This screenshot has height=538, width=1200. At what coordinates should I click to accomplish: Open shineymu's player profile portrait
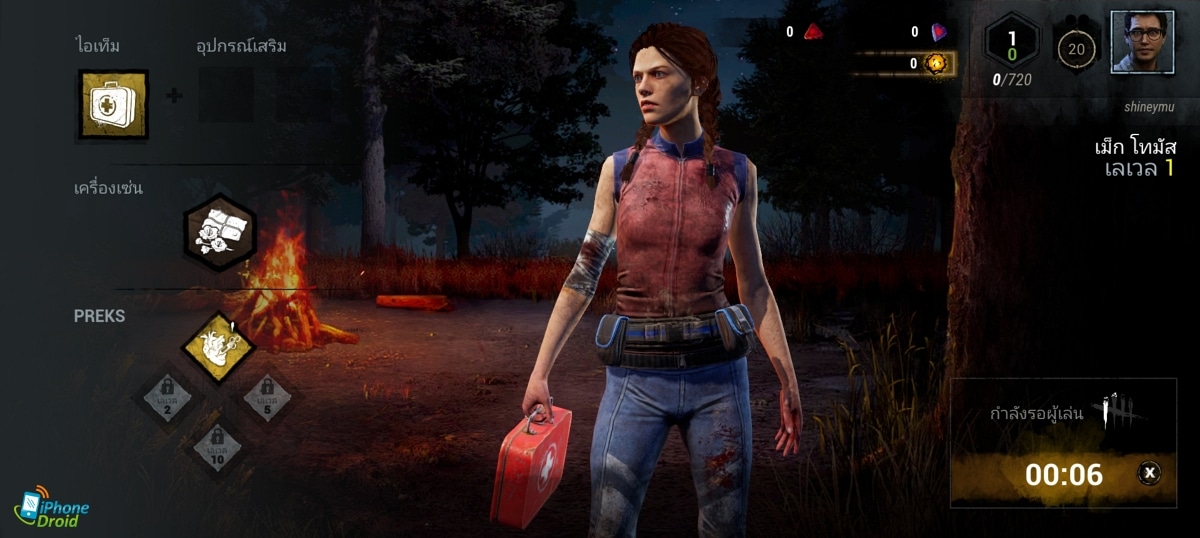pos(1141,42)
